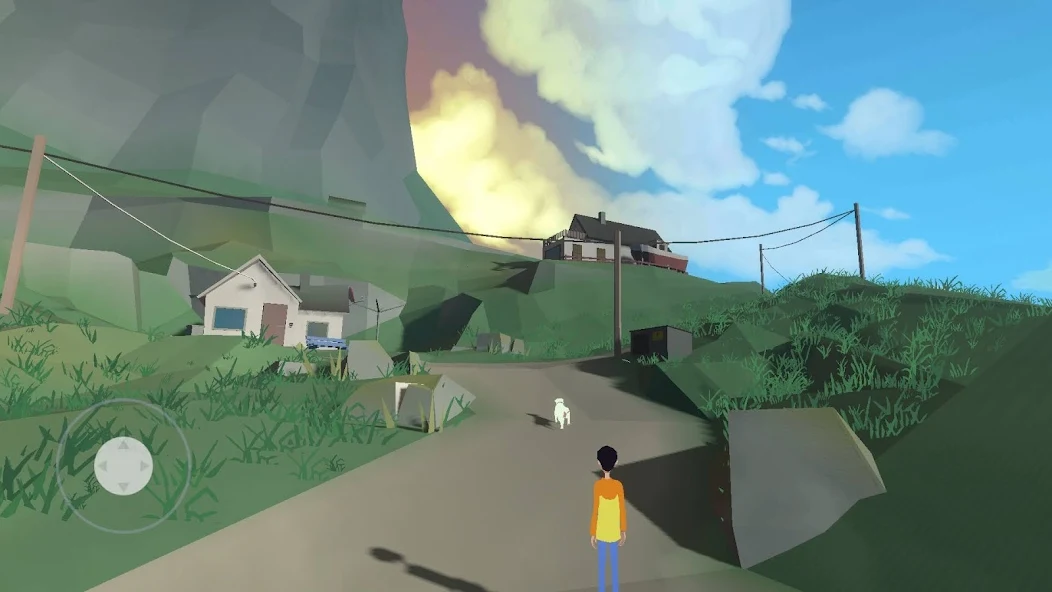
Task: Tap the virtual joystick's center knob
Action: tap(123, 465)
